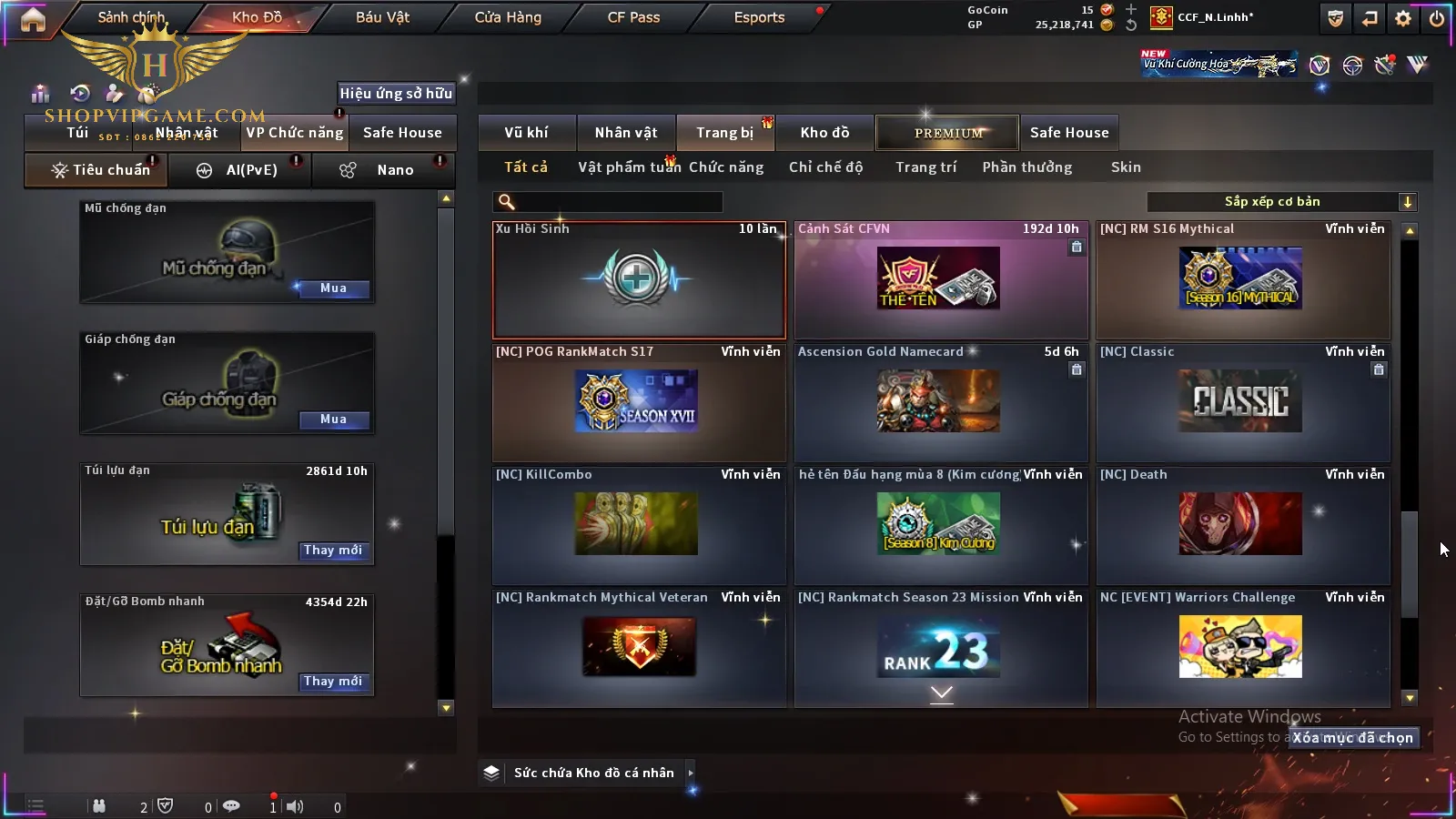Pick the [NC] Classic namecard
Screen dimensions: 1456x819
point(1242,402)
